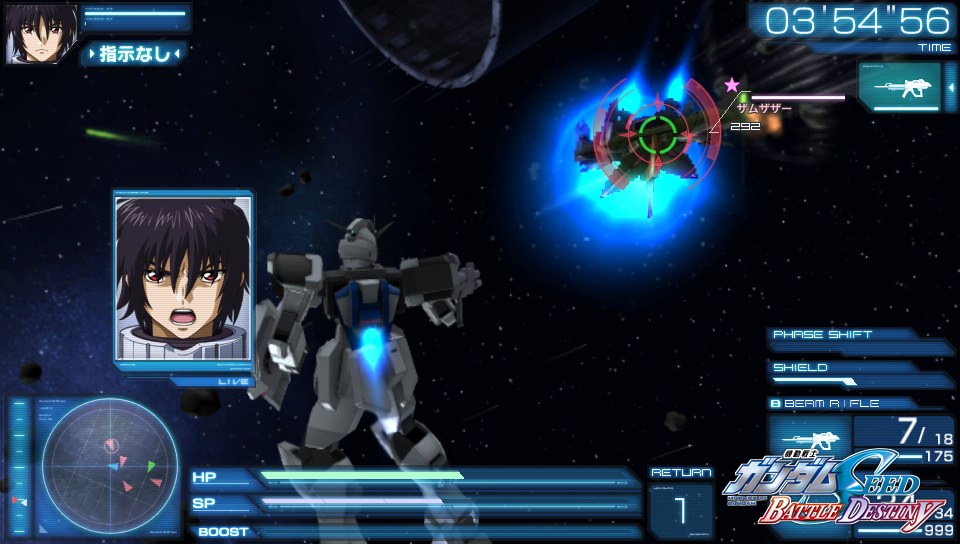Open the circular radar minimap

(110, 465)
